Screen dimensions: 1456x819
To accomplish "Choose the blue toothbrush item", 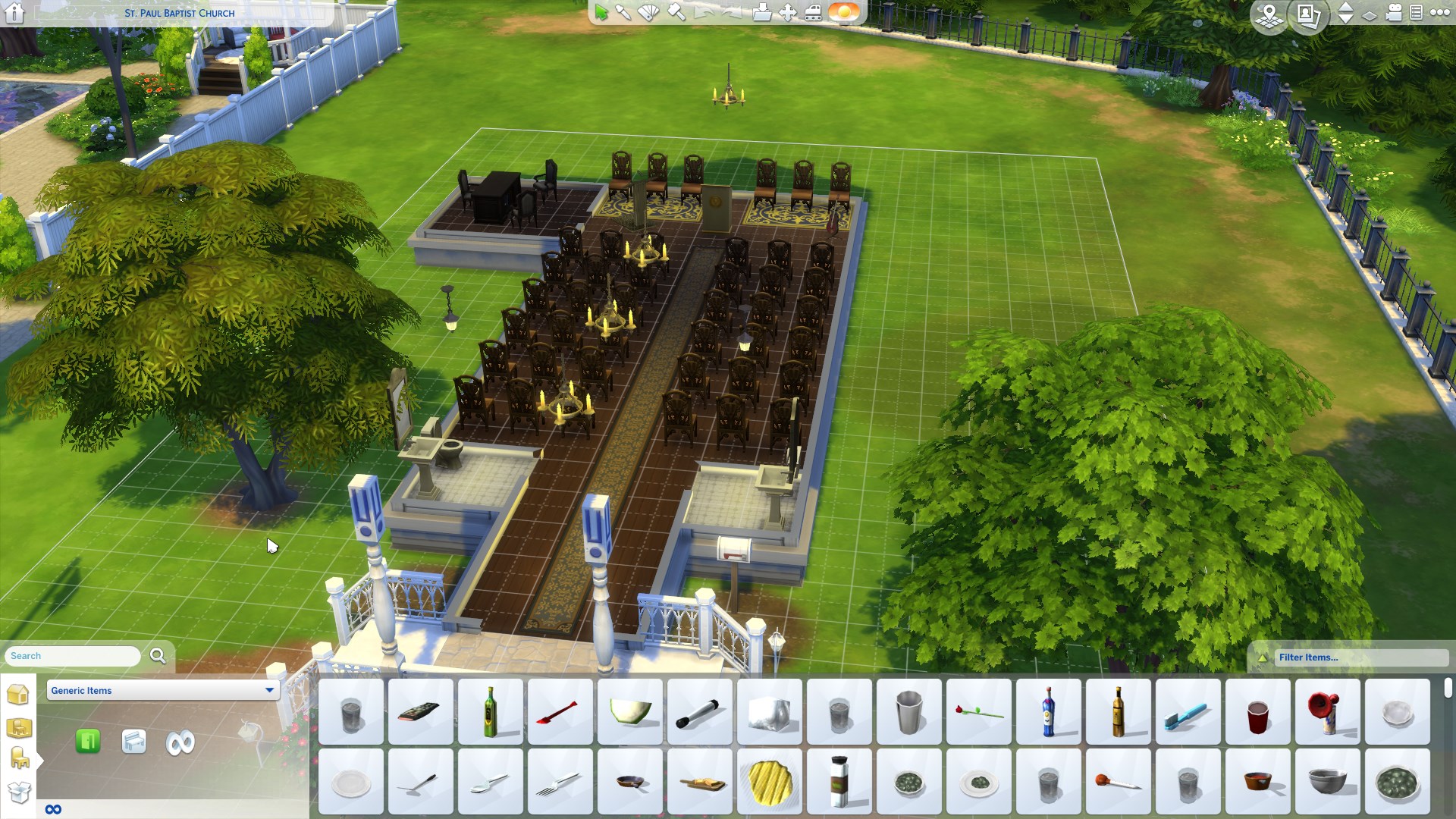I will (1188, 711).
